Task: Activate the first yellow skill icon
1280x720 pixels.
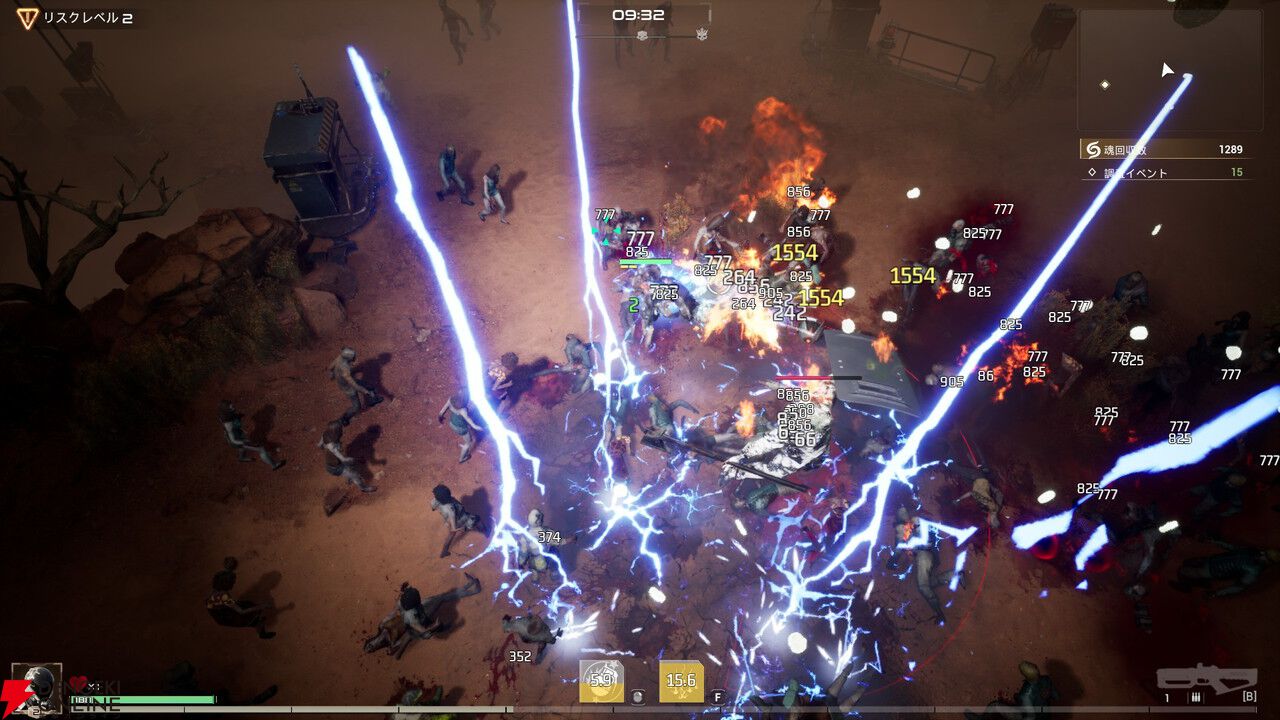Action: click(601, 681)
